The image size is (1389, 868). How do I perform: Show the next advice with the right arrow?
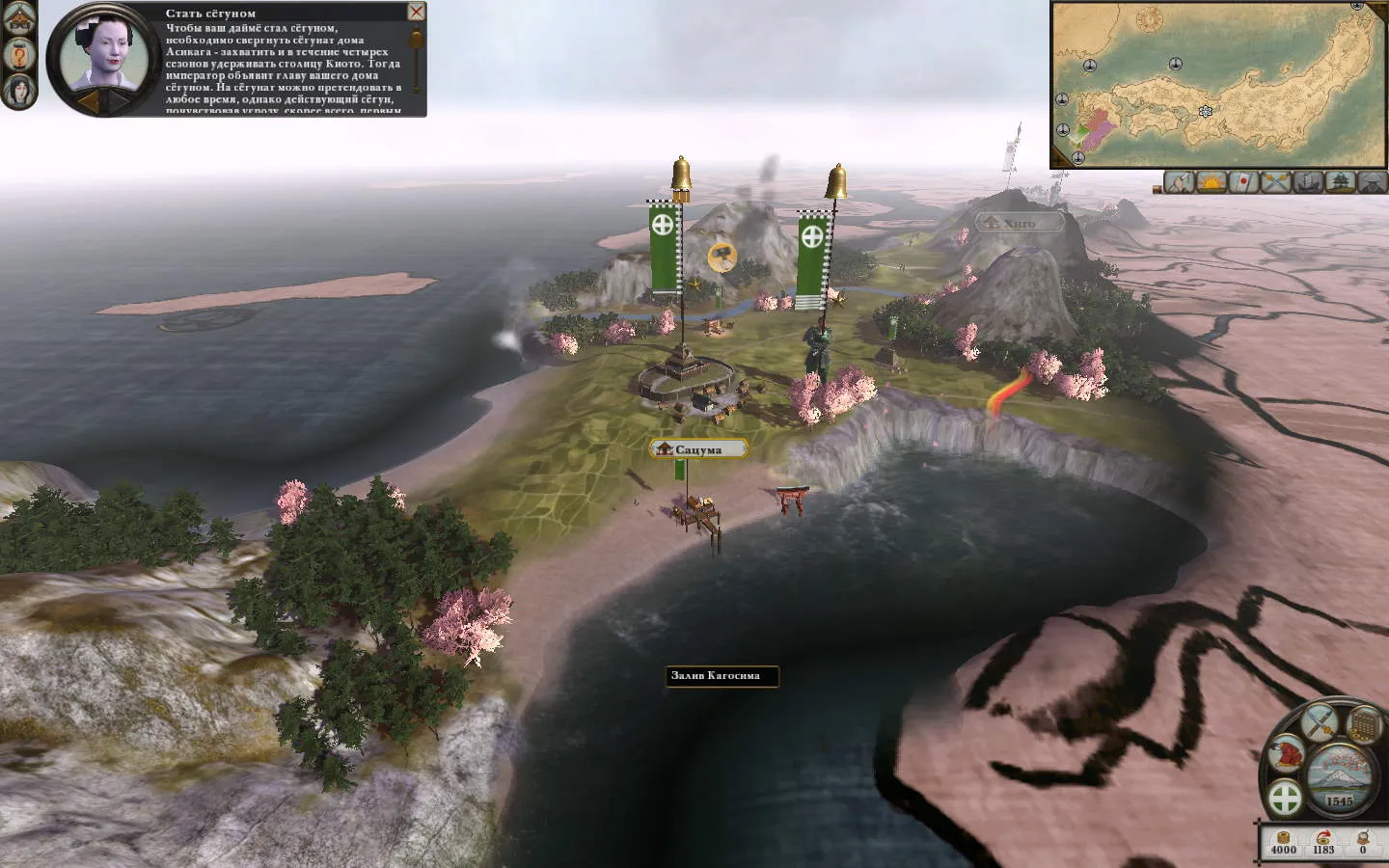tap(118, 100)
